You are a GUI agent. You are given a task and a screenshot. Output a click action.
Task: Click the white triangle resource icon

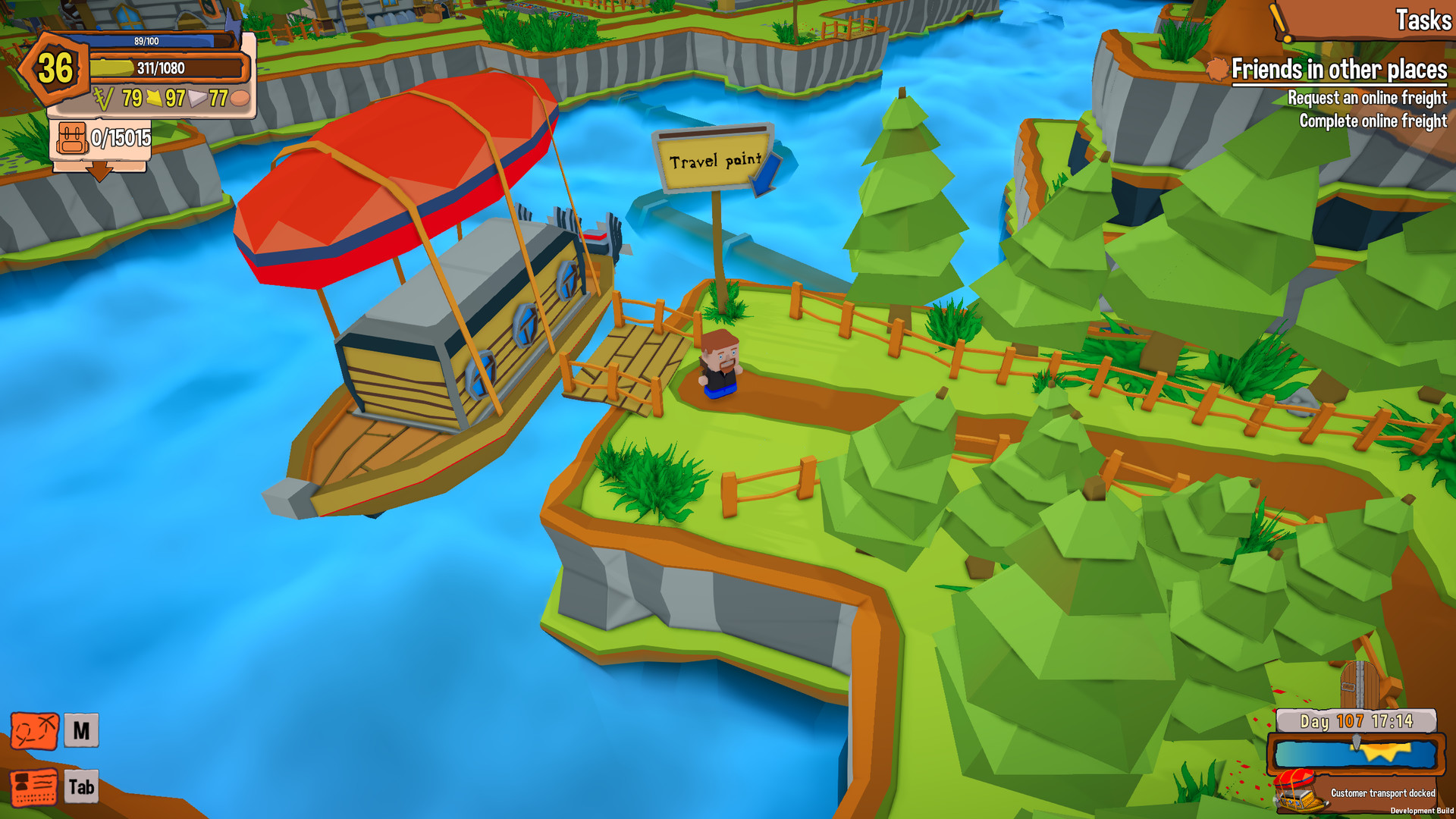196,97
